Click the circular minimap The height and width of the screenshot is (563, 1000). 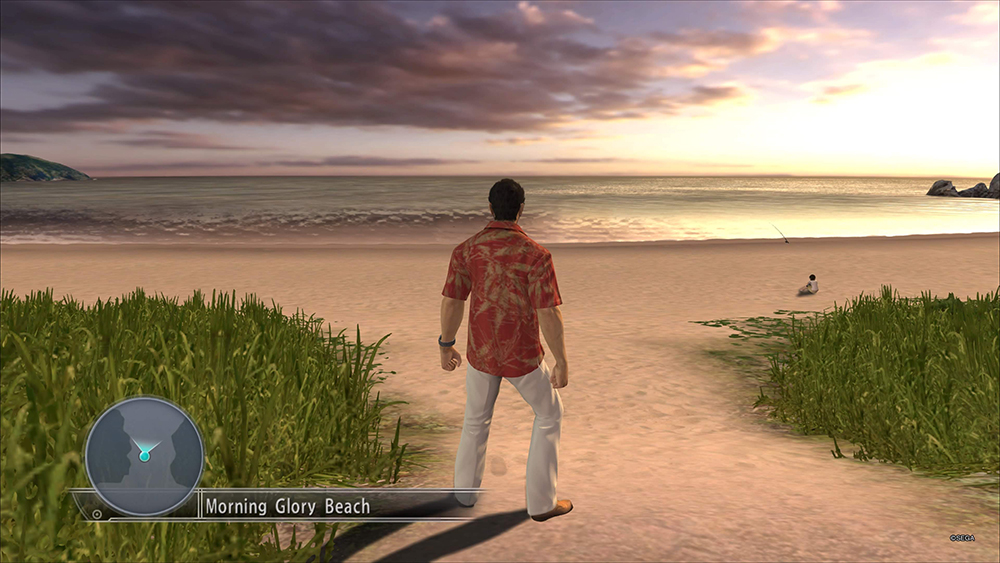[144, 456]
